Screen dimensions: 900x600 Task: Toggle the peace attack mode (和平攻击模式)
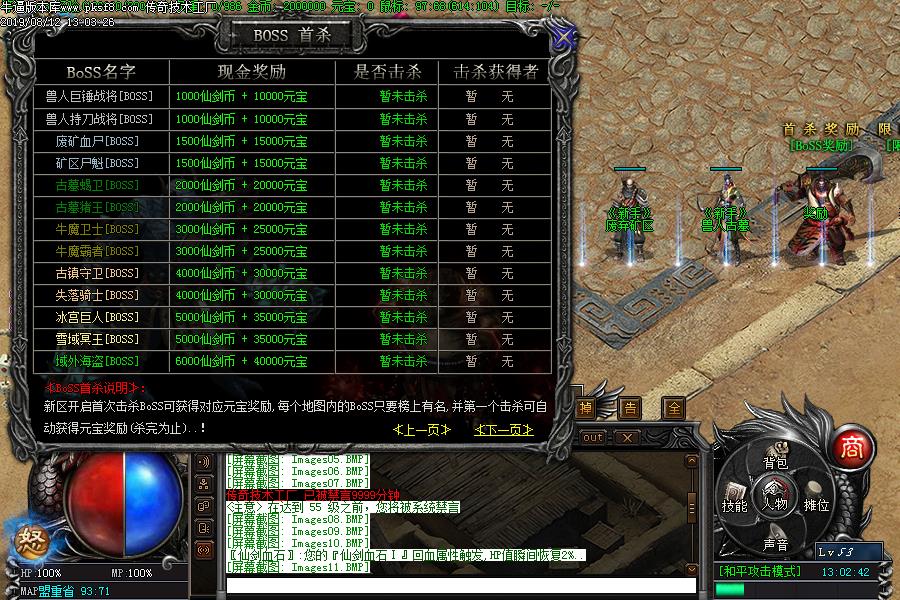pos(760,572)
